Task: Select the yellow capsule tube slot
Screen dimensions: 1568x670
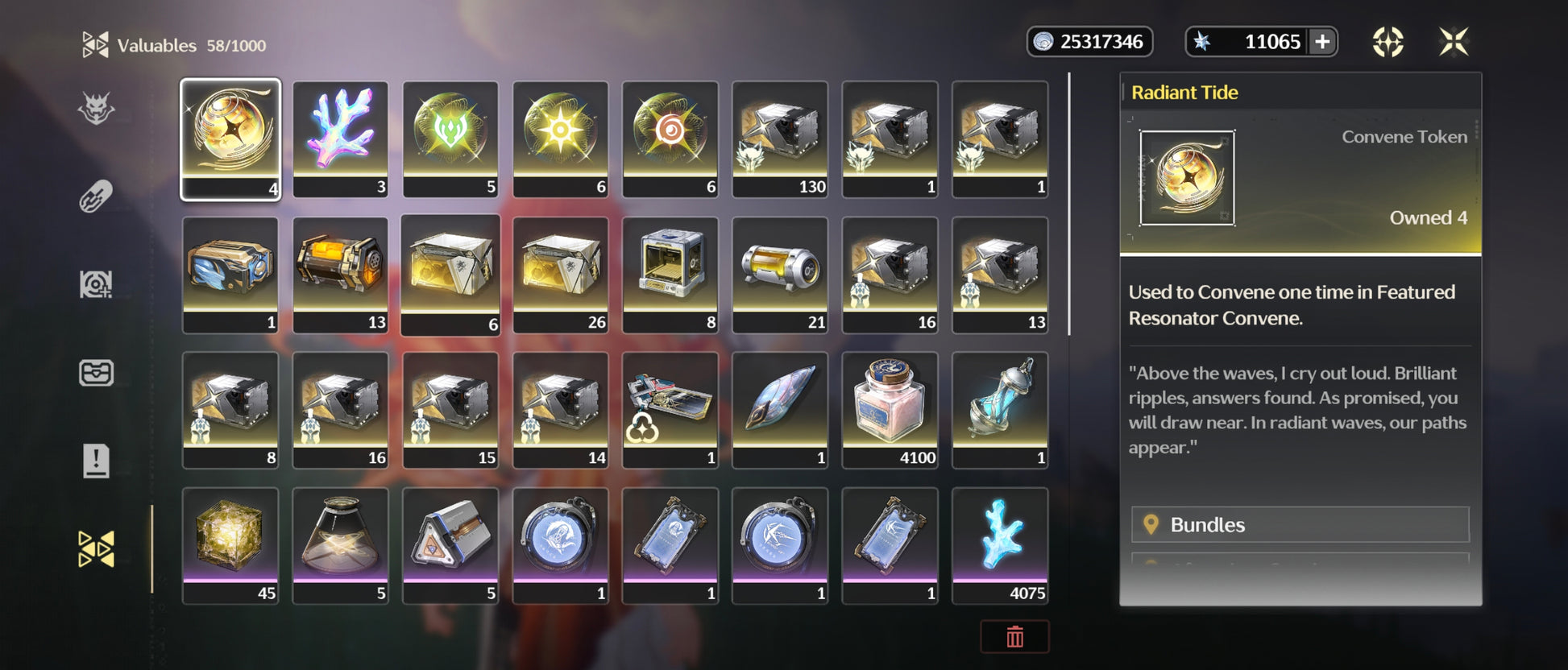Action: (780, 274)
